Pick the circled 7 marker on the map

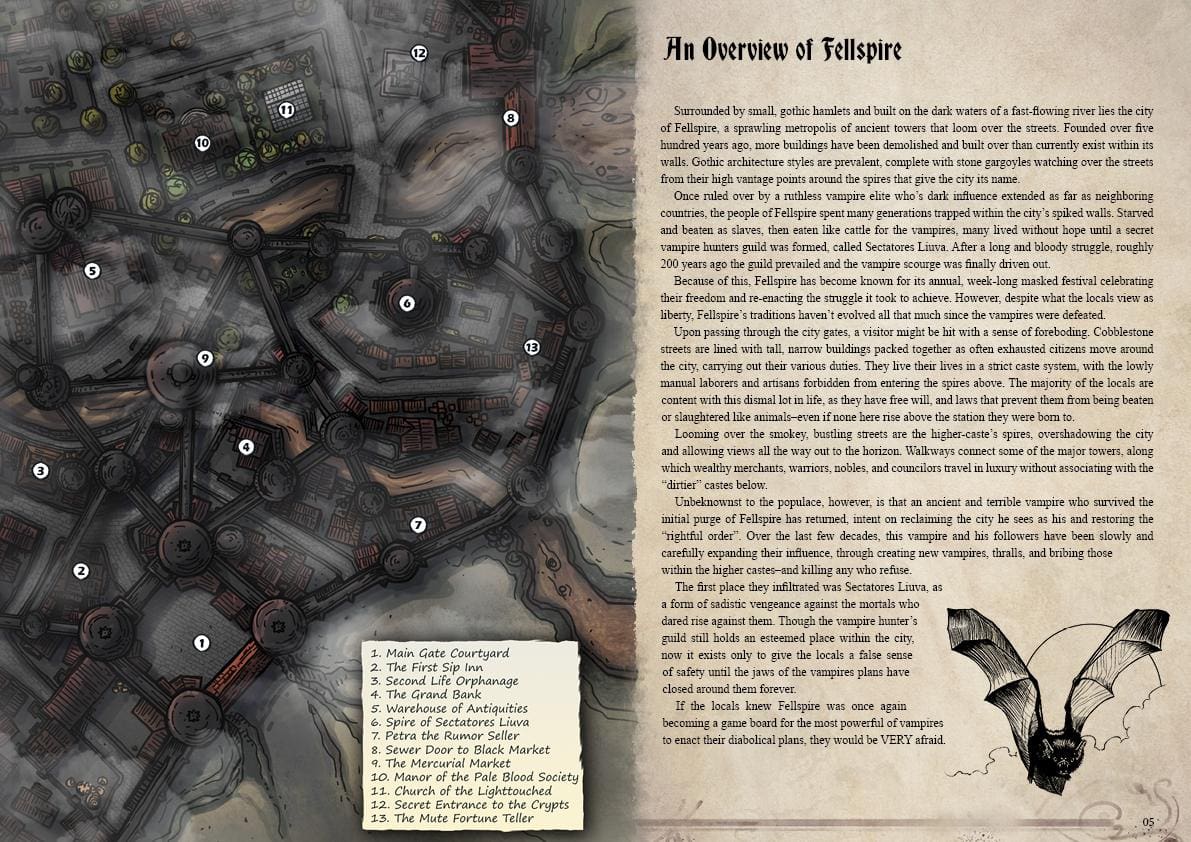tap(418, 525)
